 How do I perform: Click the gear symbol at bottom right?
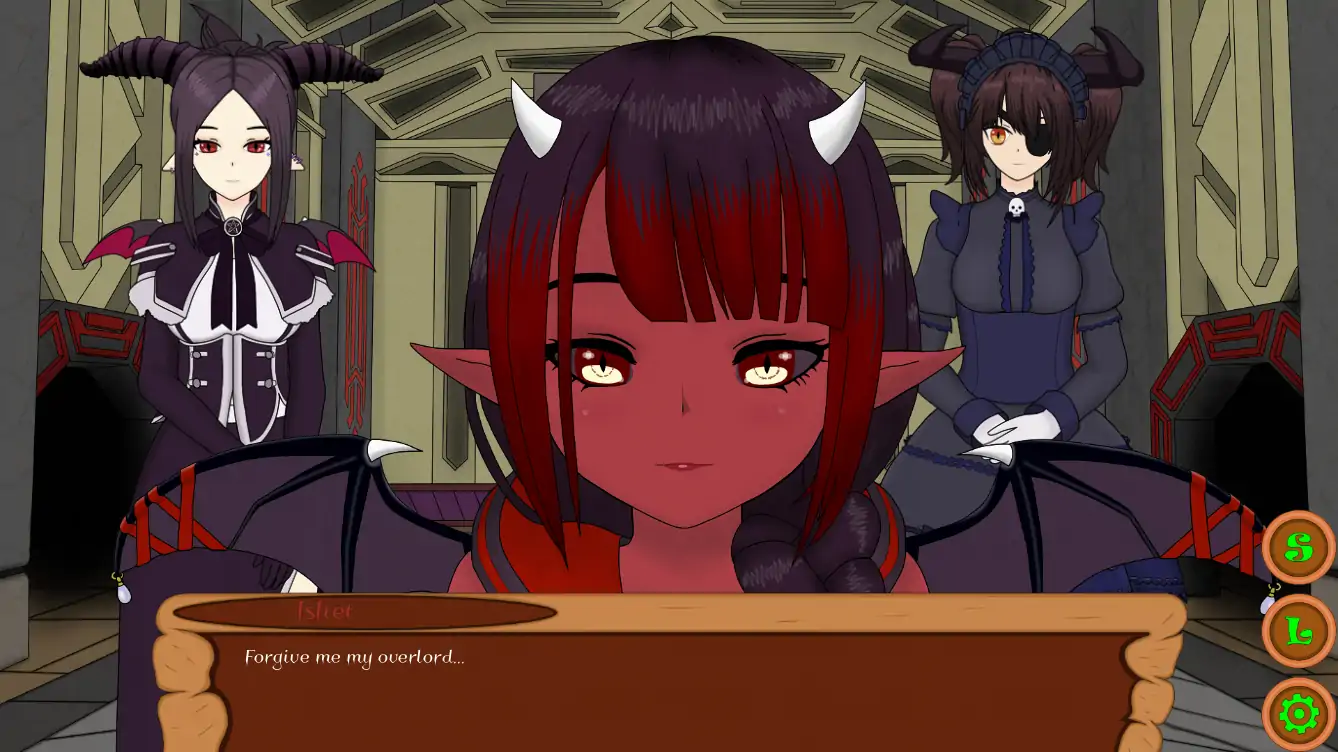1297,713
